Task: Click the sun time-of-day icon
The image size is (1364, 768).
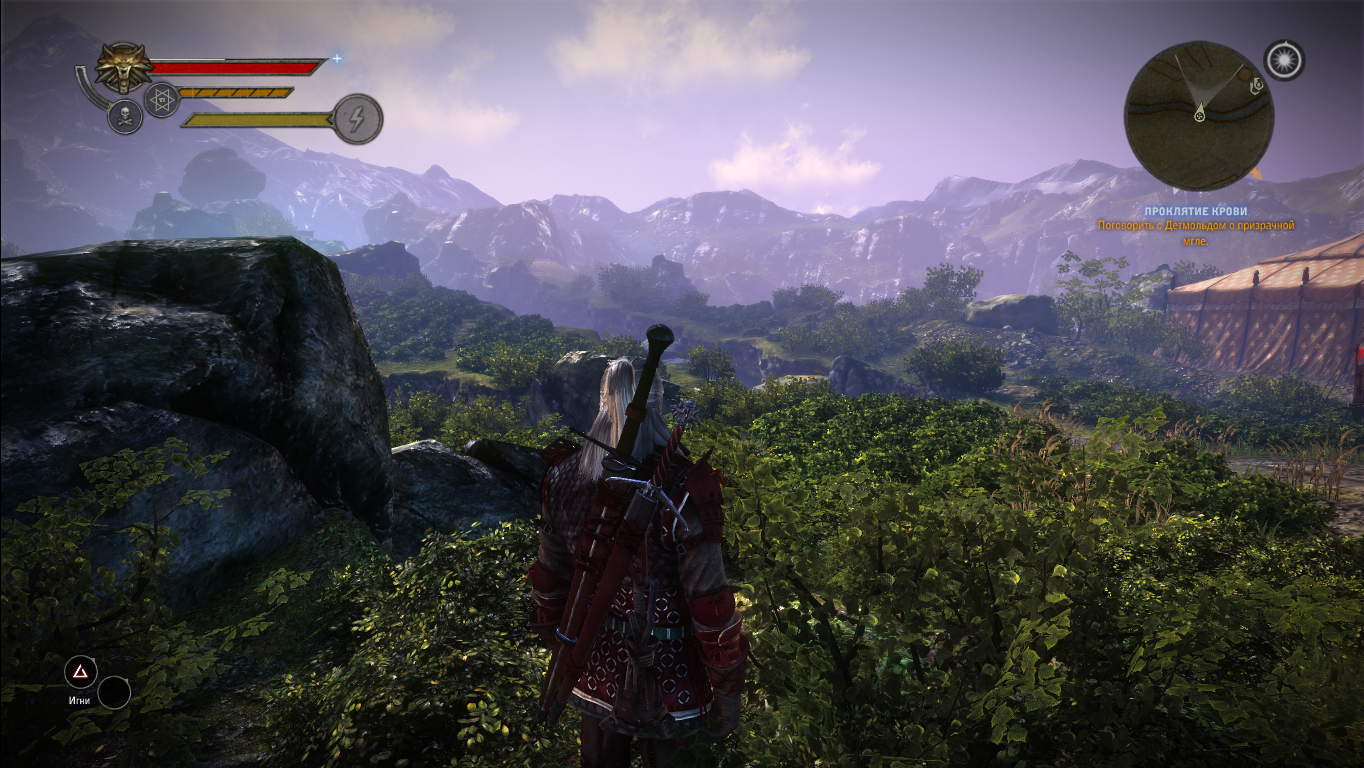Action: (x=1284, y=60)
